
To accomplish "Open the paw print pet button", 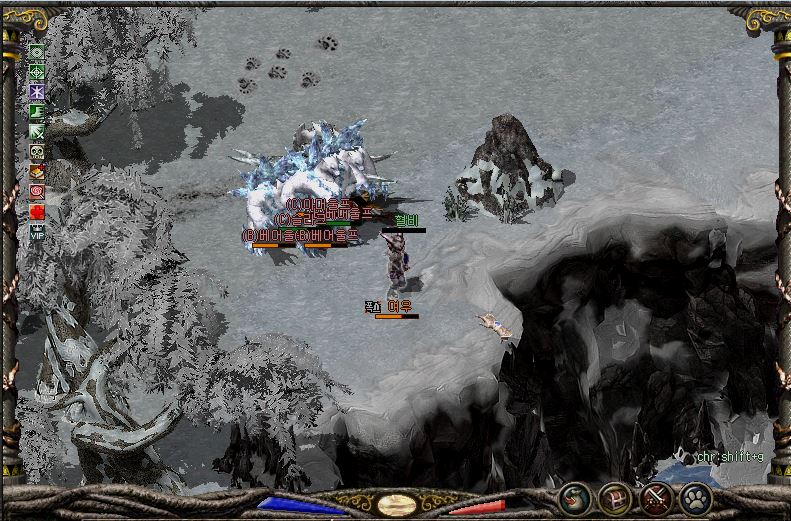I will point(696,498).
